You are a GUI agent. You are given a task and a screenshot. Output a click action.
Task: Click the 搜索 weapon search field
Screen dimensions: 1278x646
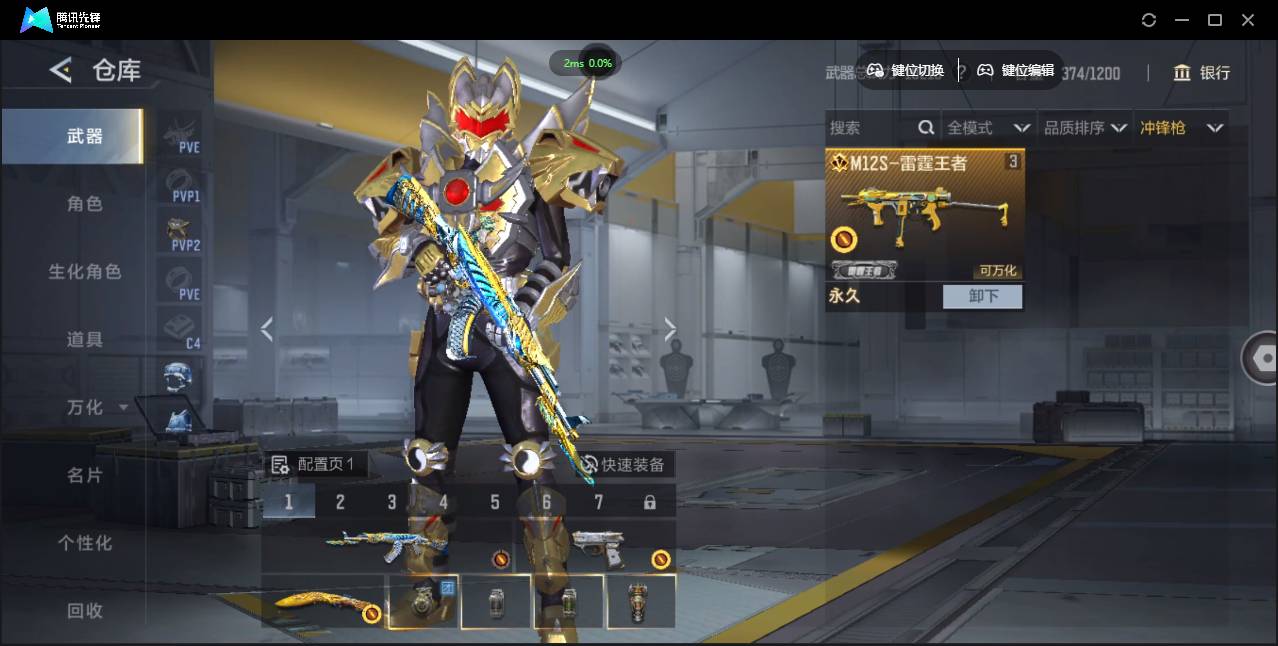[x=870, y=128]
